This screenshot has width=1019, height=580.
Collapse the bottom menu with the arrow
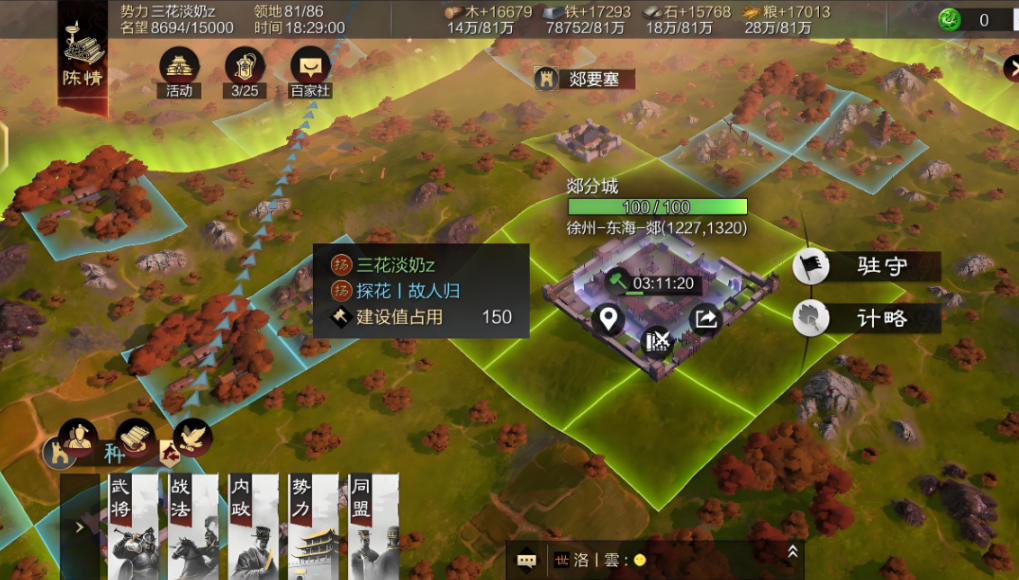pyautogui.click(x=80, y=527)
